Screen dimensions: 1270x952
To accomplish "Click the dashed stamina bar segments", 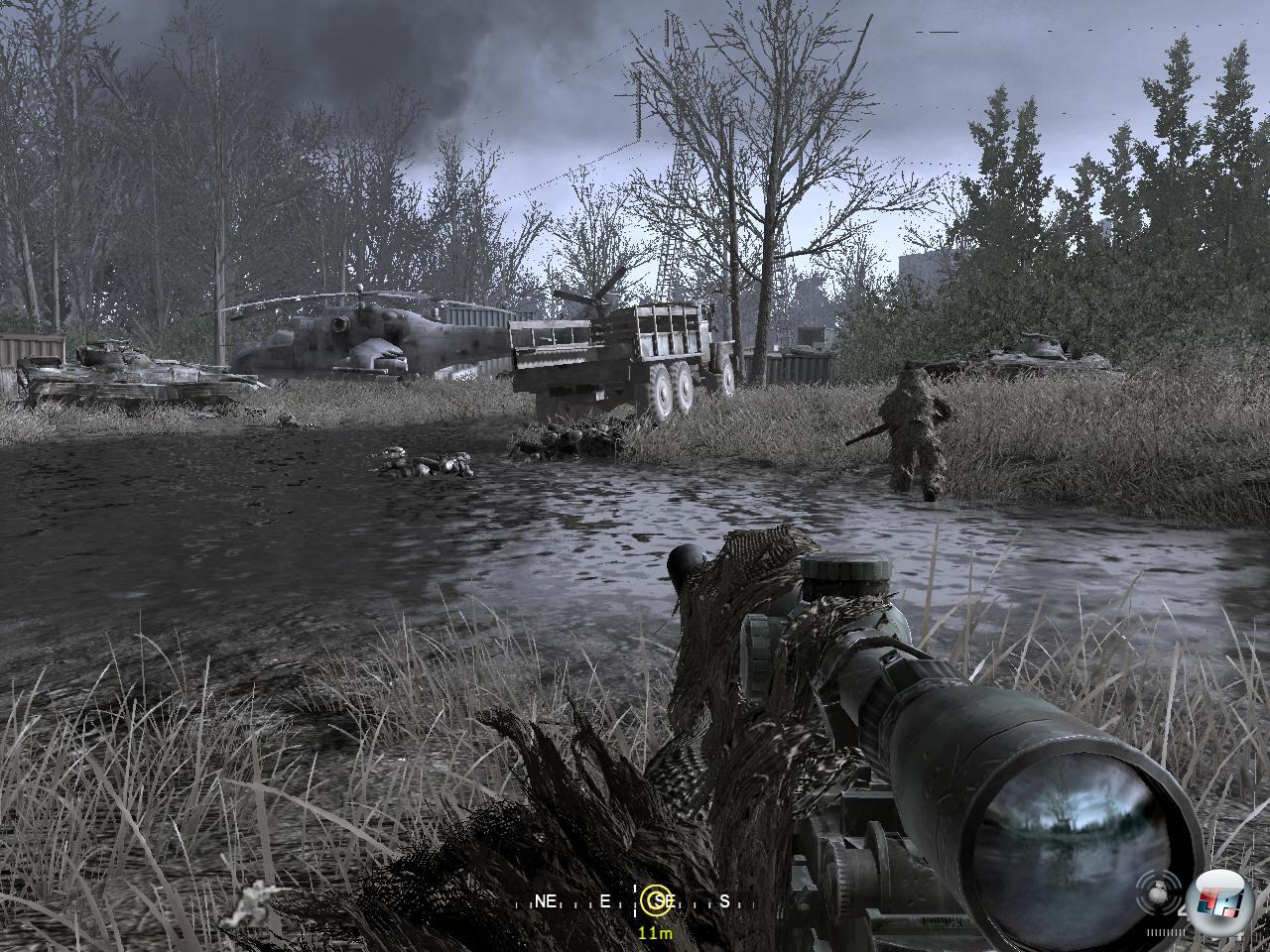I will [1166, 931].
